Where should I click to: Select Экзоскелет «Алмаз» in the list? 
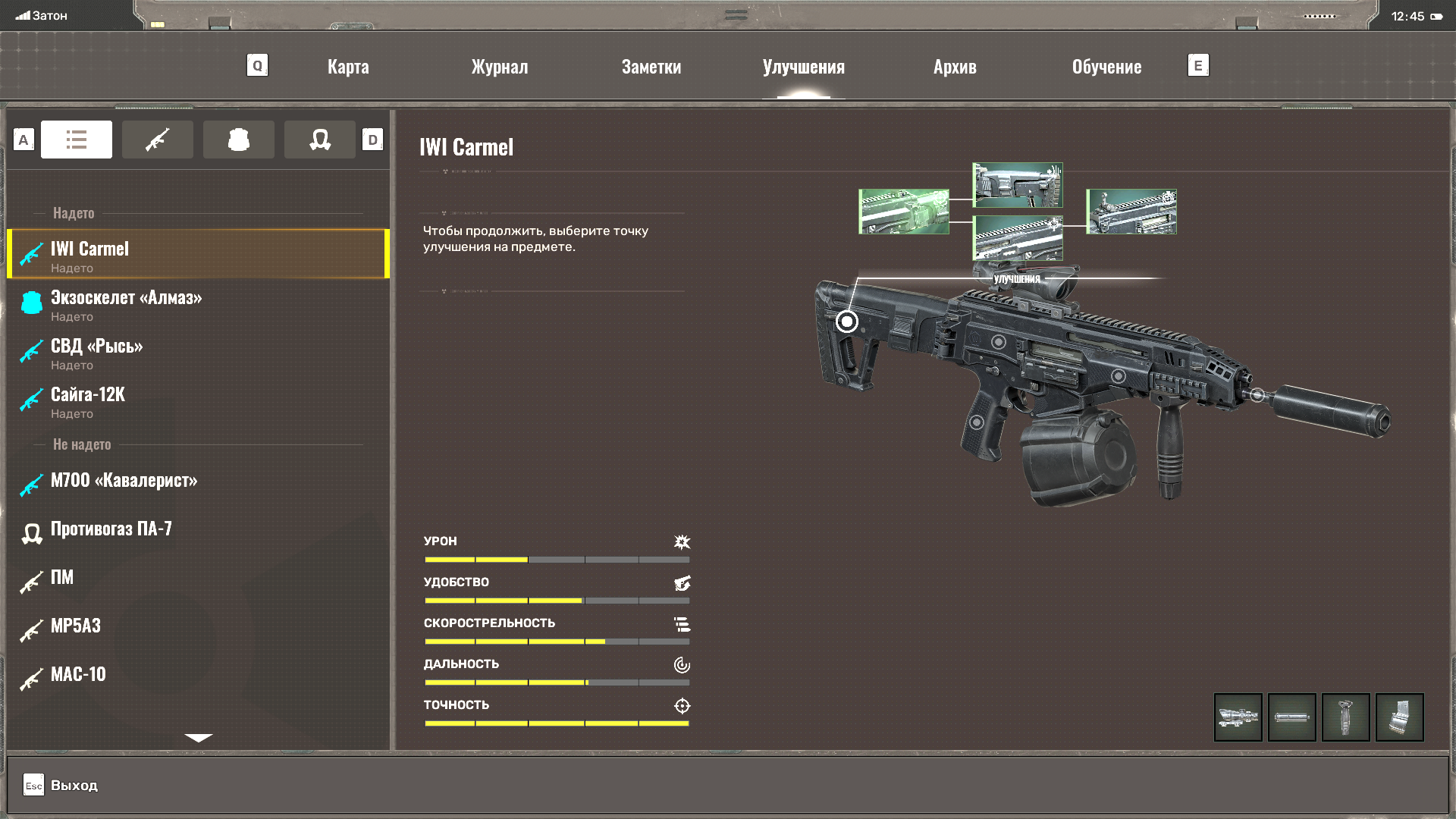tap(126, 304)
